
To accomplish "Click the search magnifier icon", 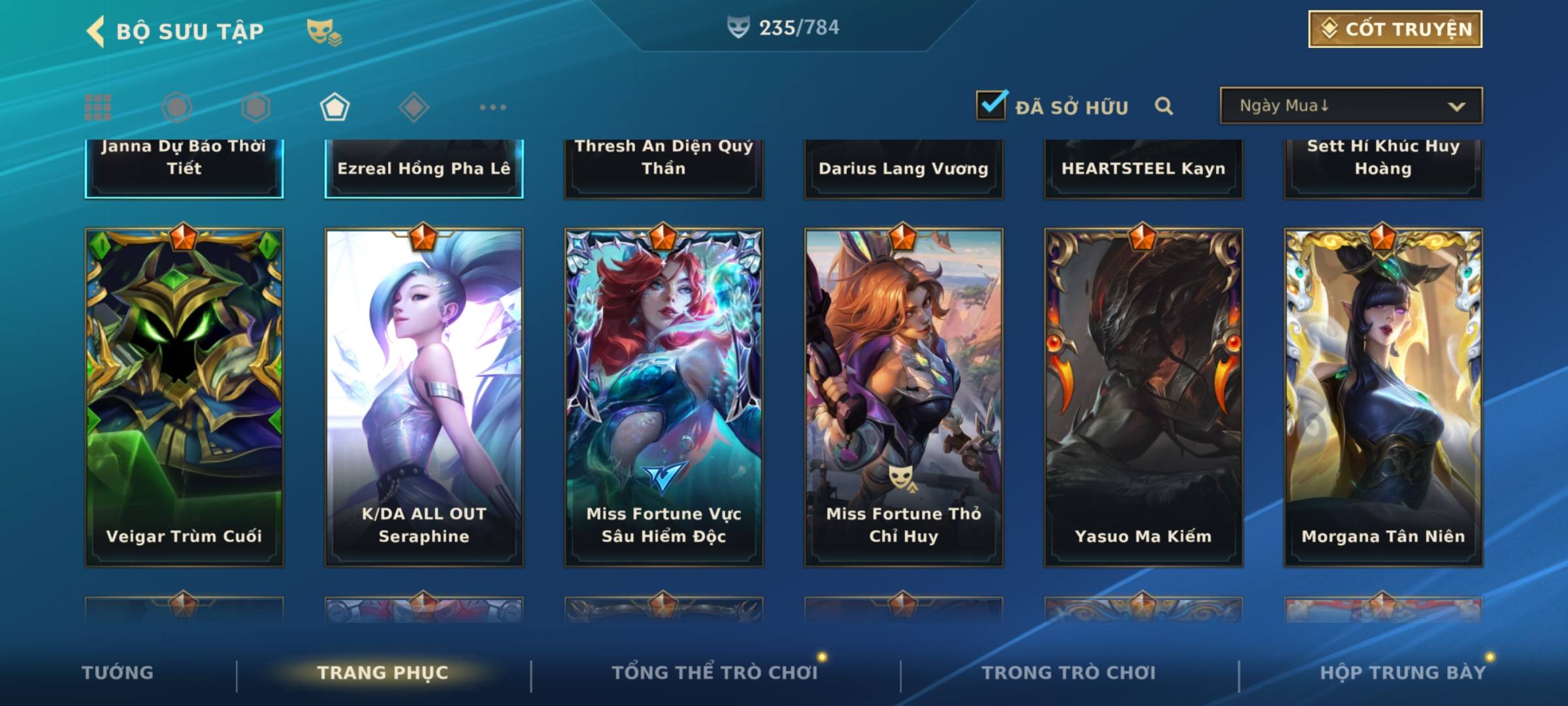I will [1164, 106].
